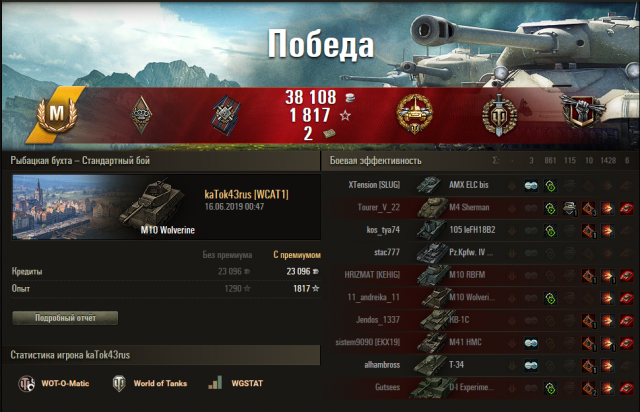Click the gold M mastery badge
The height and width of the screenshot is (412, 640).
56,118
